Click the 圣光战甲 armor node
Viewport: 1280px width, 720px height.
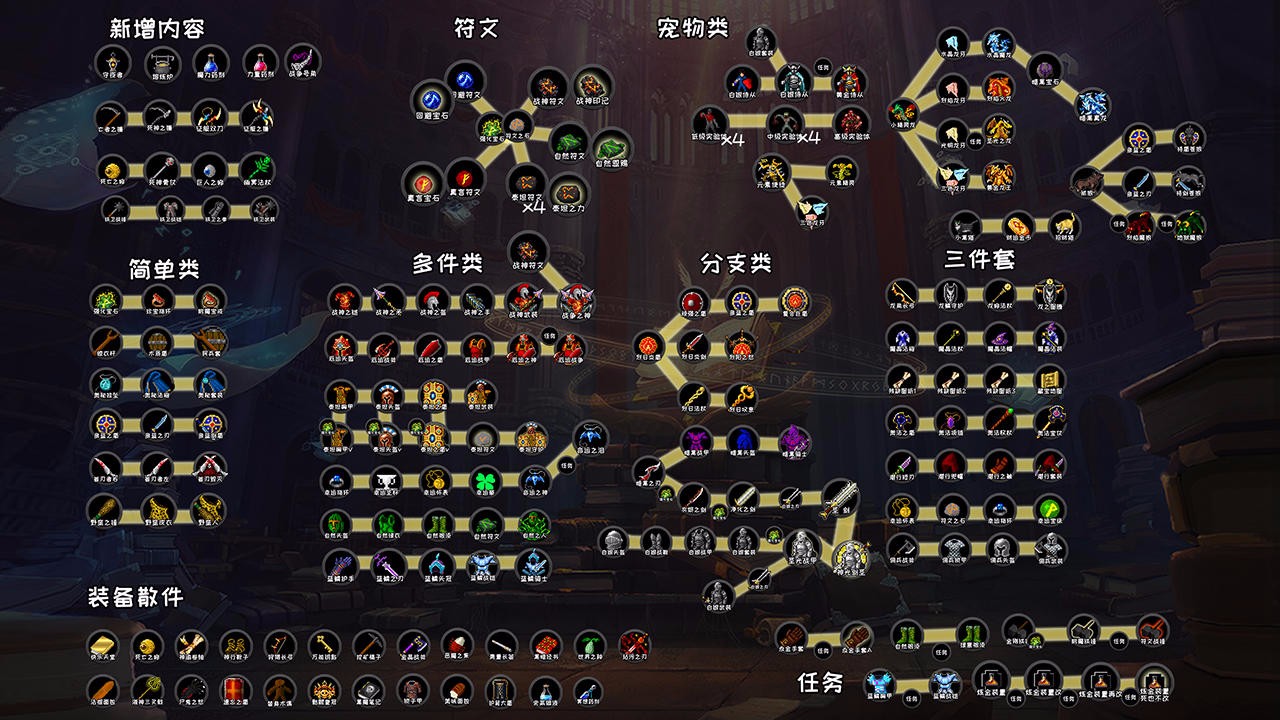tap(801, 546)
